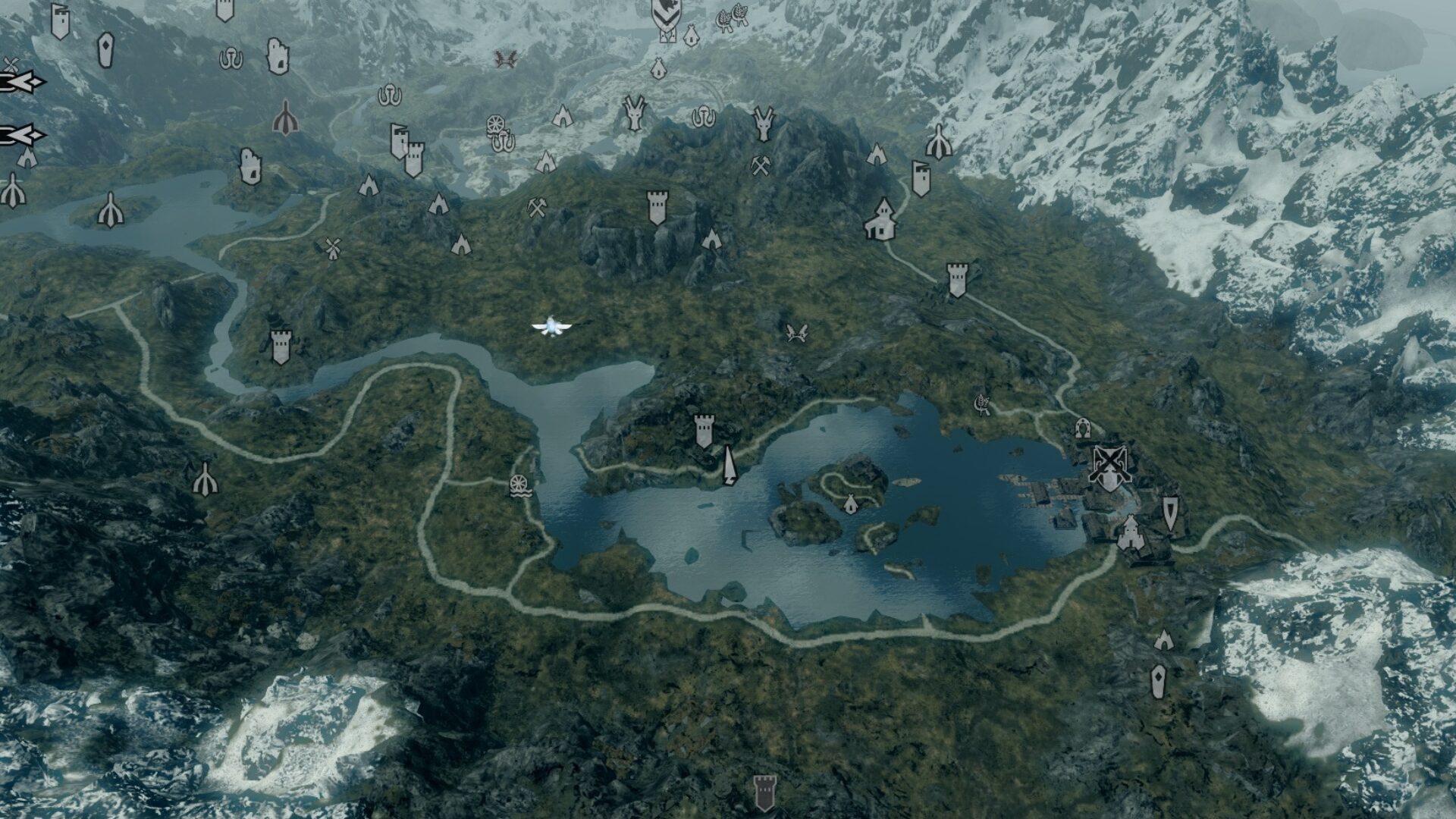
Task: Select the fort tower marker beside the player arrow
Action: tap(704, 431)
